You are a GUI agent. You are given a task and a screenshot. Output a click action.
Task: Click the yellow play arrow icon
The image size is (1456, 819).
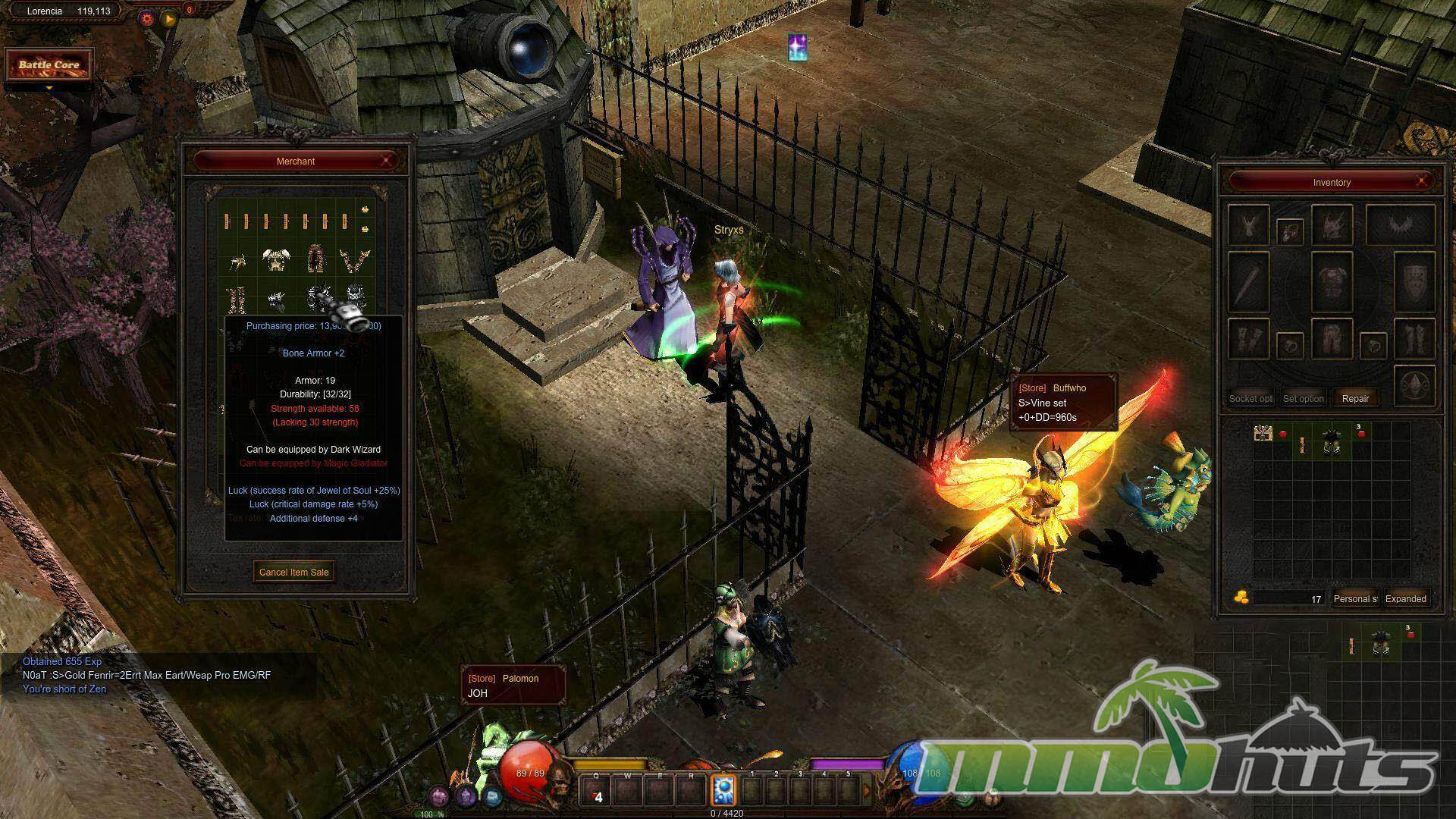tap(169, 18)
